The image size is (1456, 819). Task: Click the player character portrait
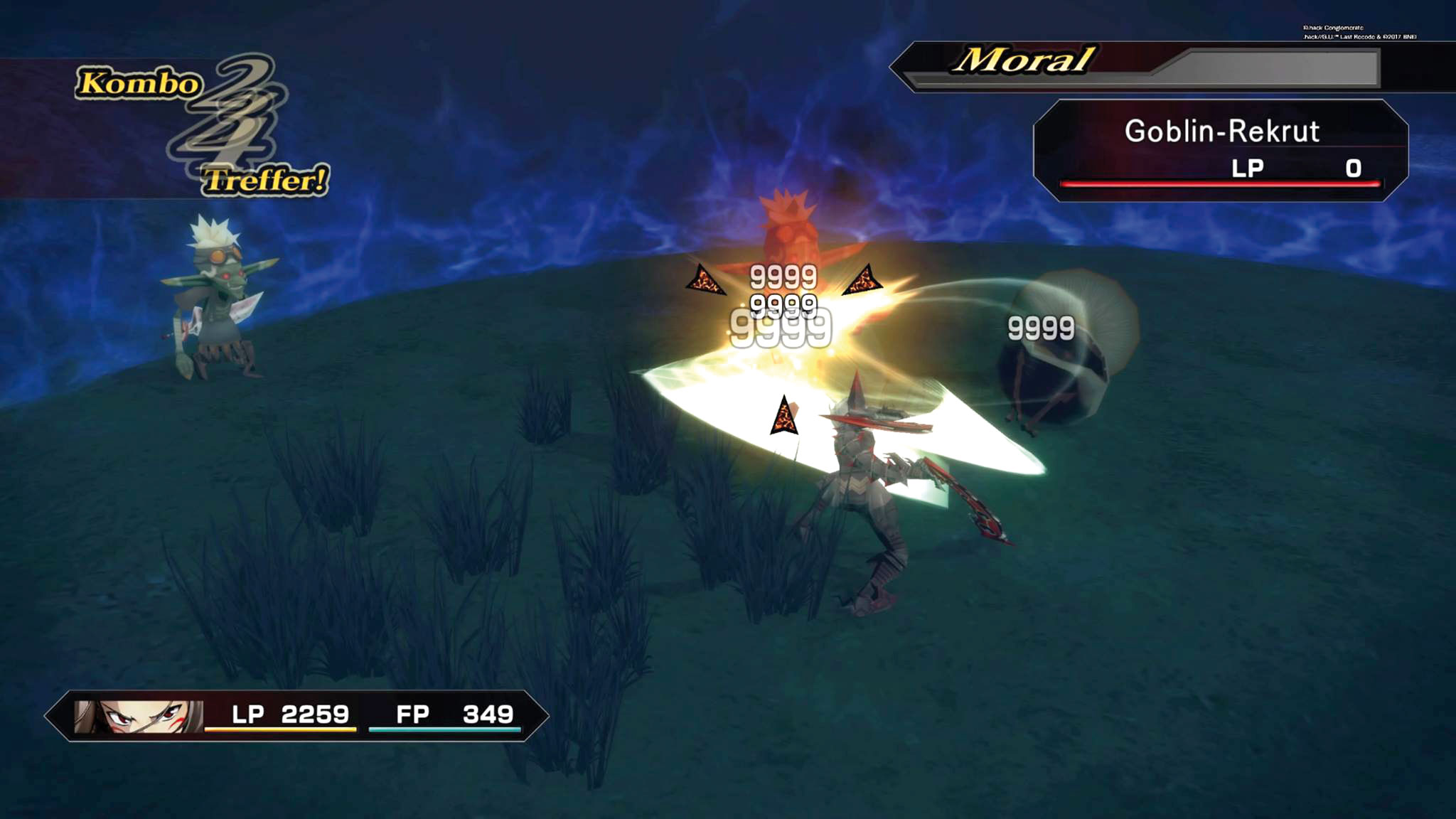pos(138,716)
